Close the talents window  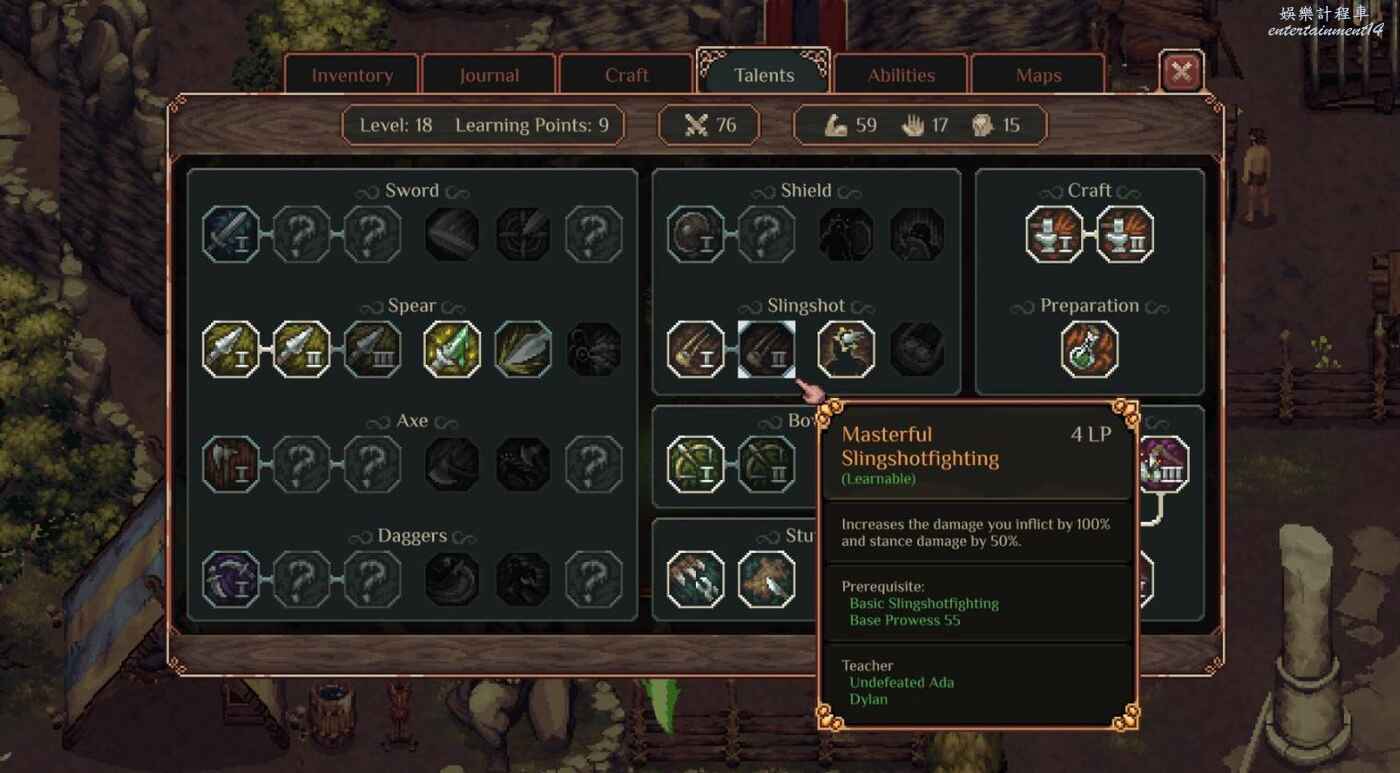click(x=1182, y=72)
